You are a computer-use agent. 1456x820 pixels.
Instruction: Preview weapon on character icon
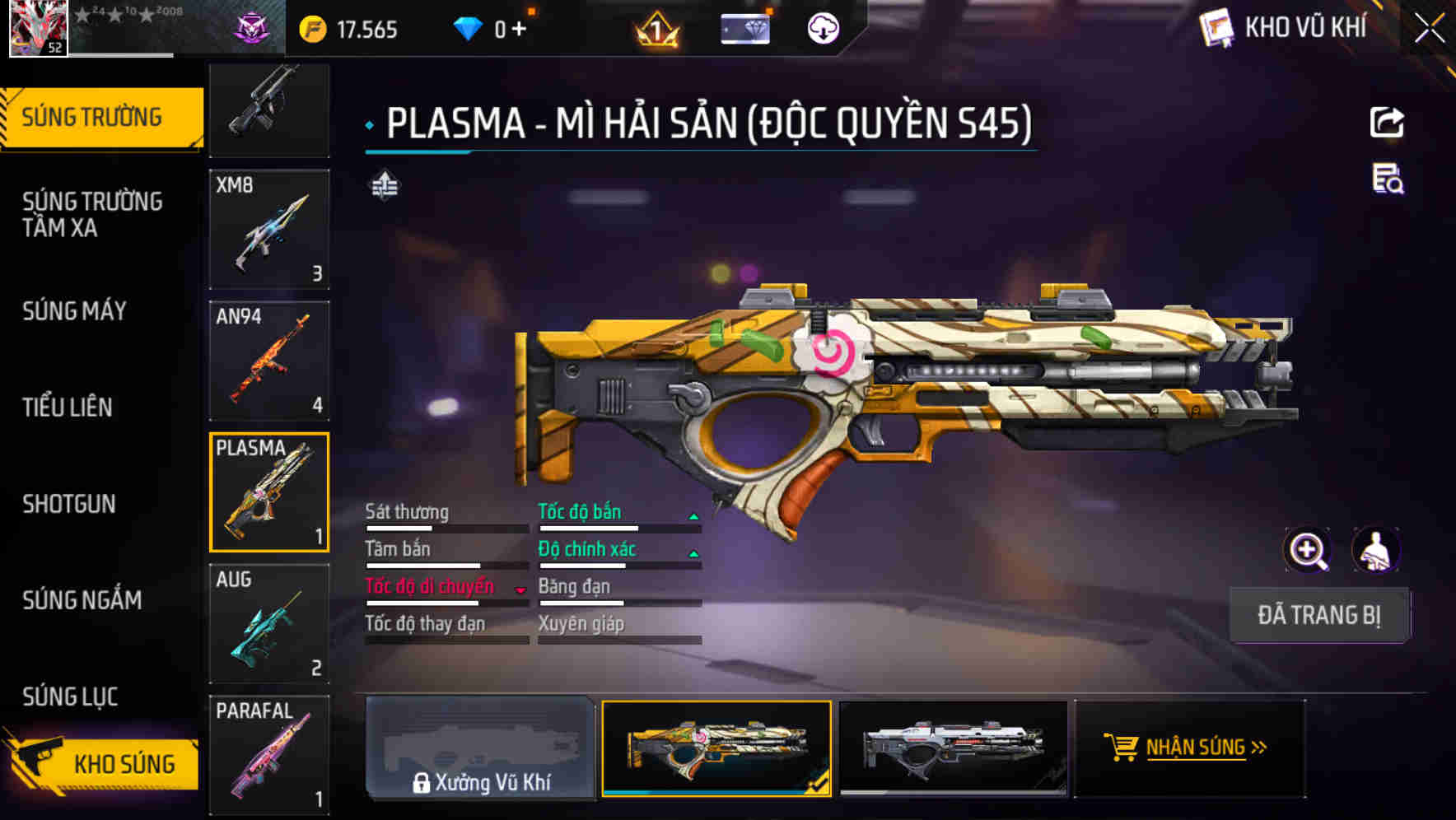(x=1375, y=550)
